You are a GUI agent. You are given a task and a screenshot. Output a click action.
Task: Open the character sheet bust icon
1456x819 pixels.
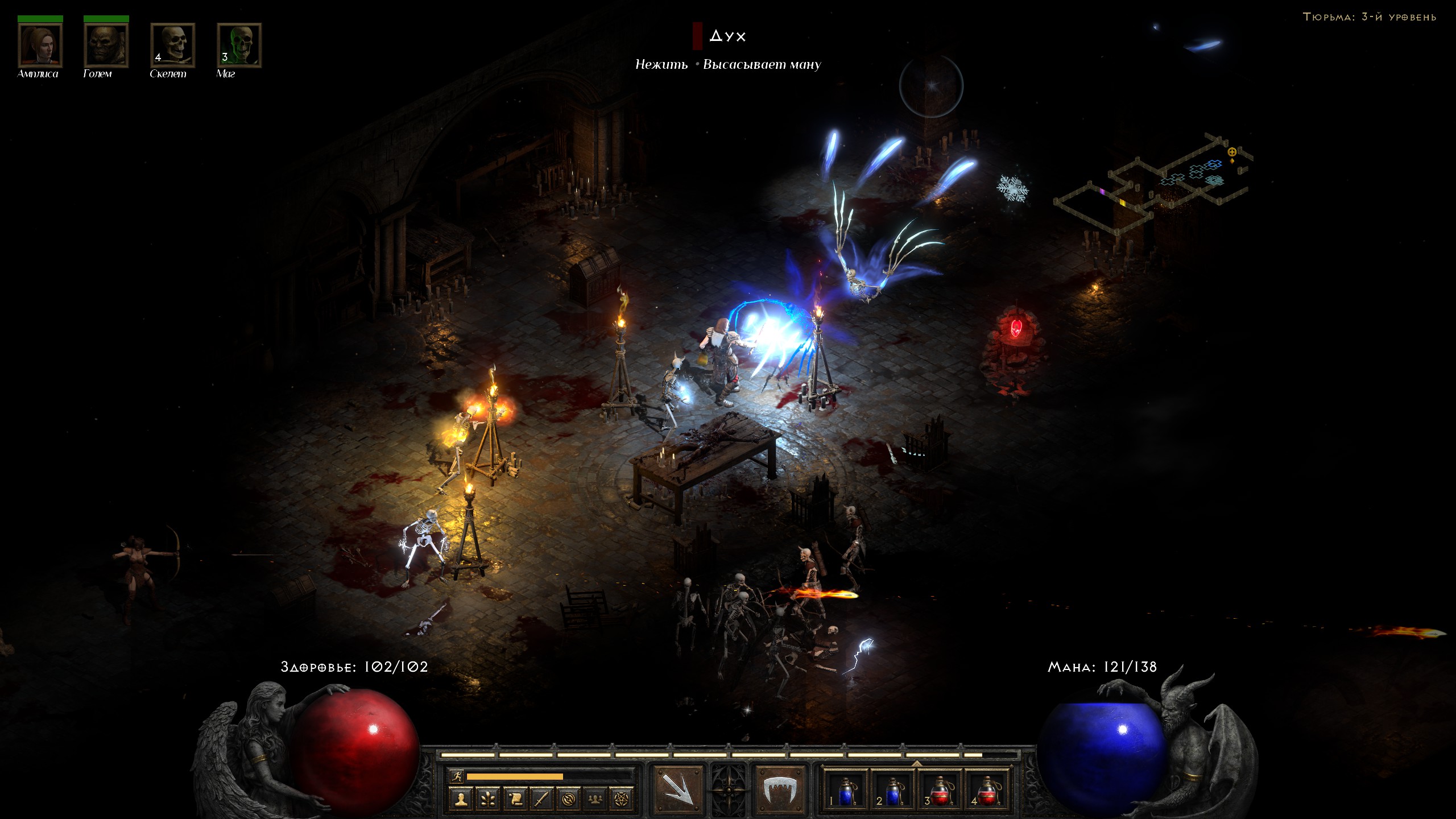coord(461,799)
